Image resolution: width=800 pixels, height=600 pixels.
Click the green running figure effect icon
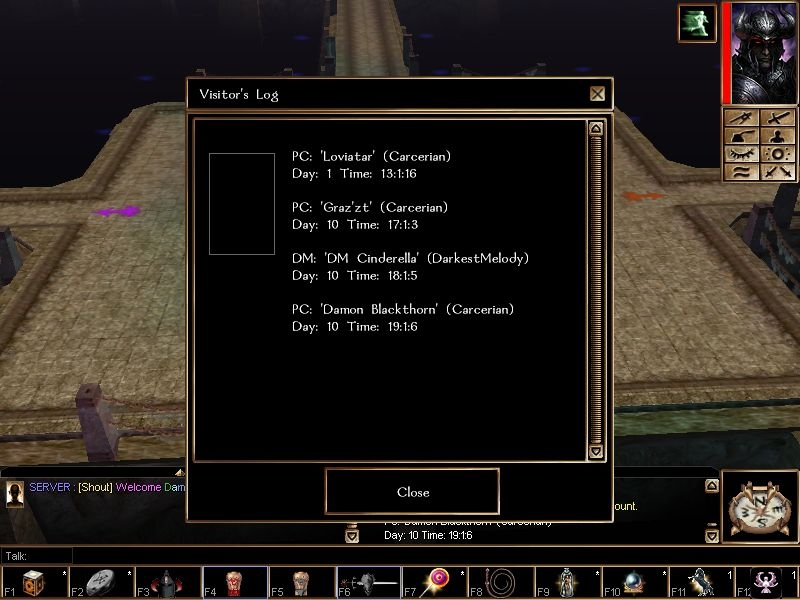point(697,23)
